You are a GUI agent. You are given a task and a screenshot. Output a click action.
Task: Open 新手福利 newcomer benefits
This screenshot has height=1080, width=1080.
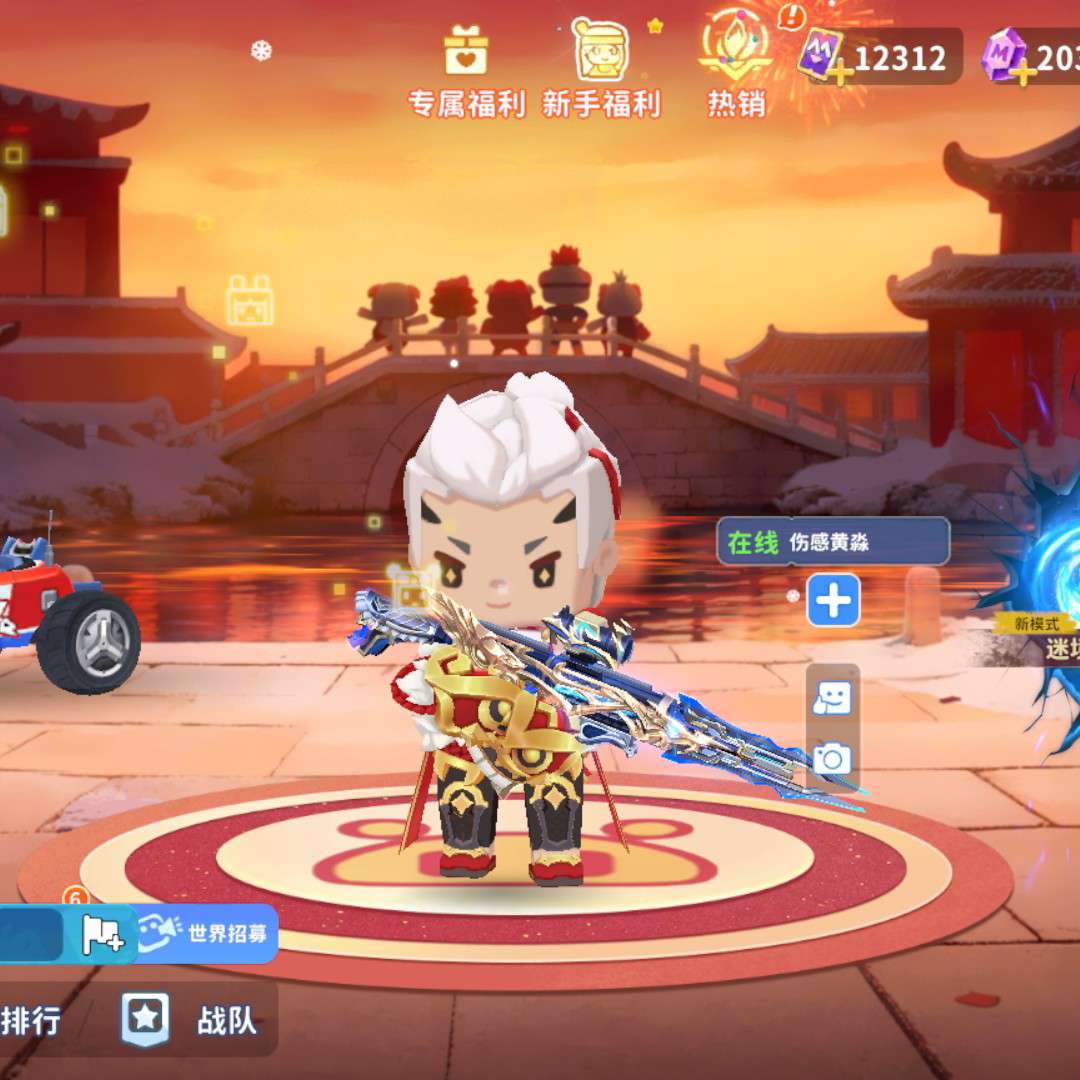pos(601,72)
